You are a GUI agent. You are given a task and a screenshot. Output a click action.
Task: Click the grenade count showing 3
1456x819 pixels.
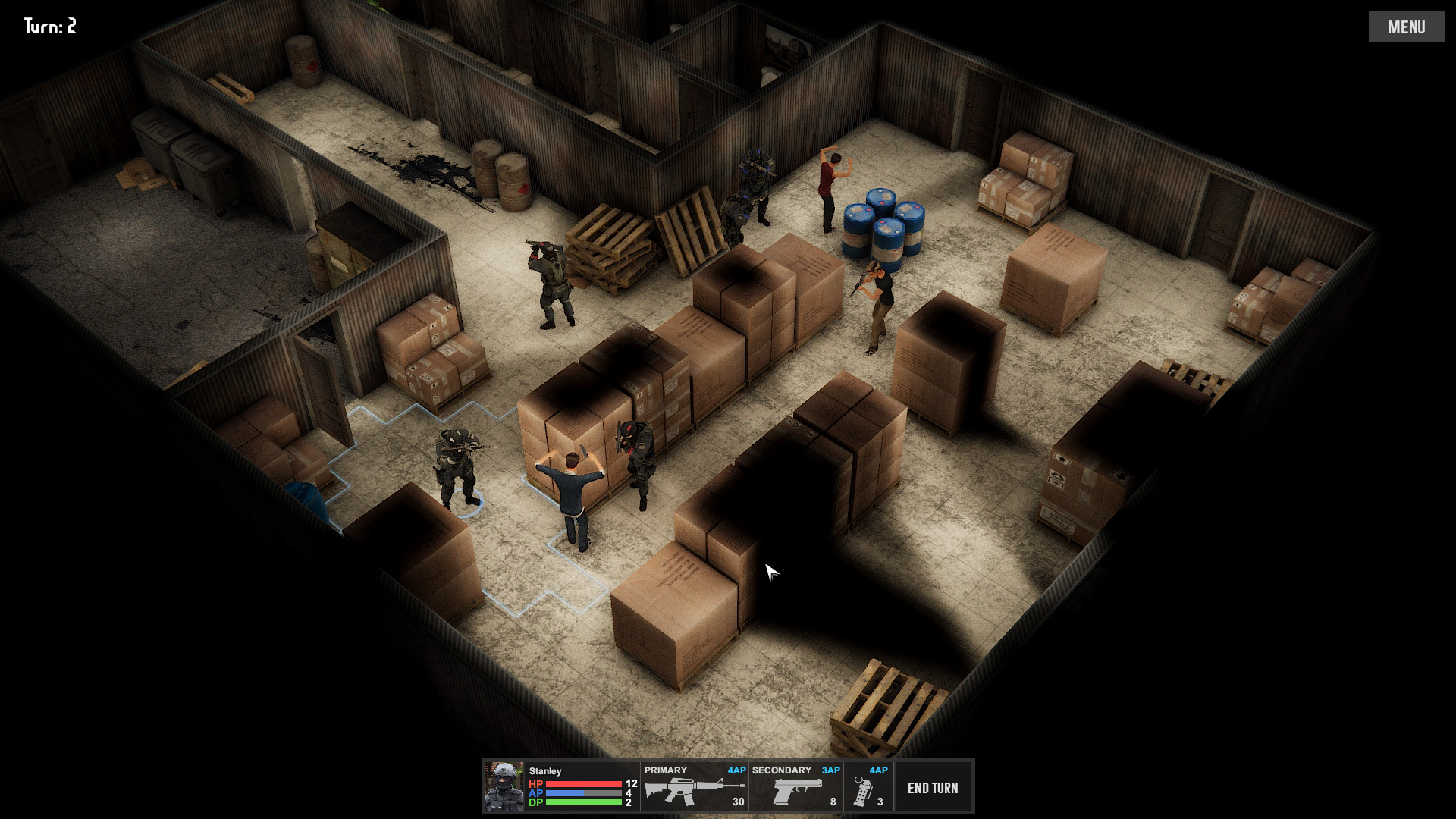coord(880,801)
